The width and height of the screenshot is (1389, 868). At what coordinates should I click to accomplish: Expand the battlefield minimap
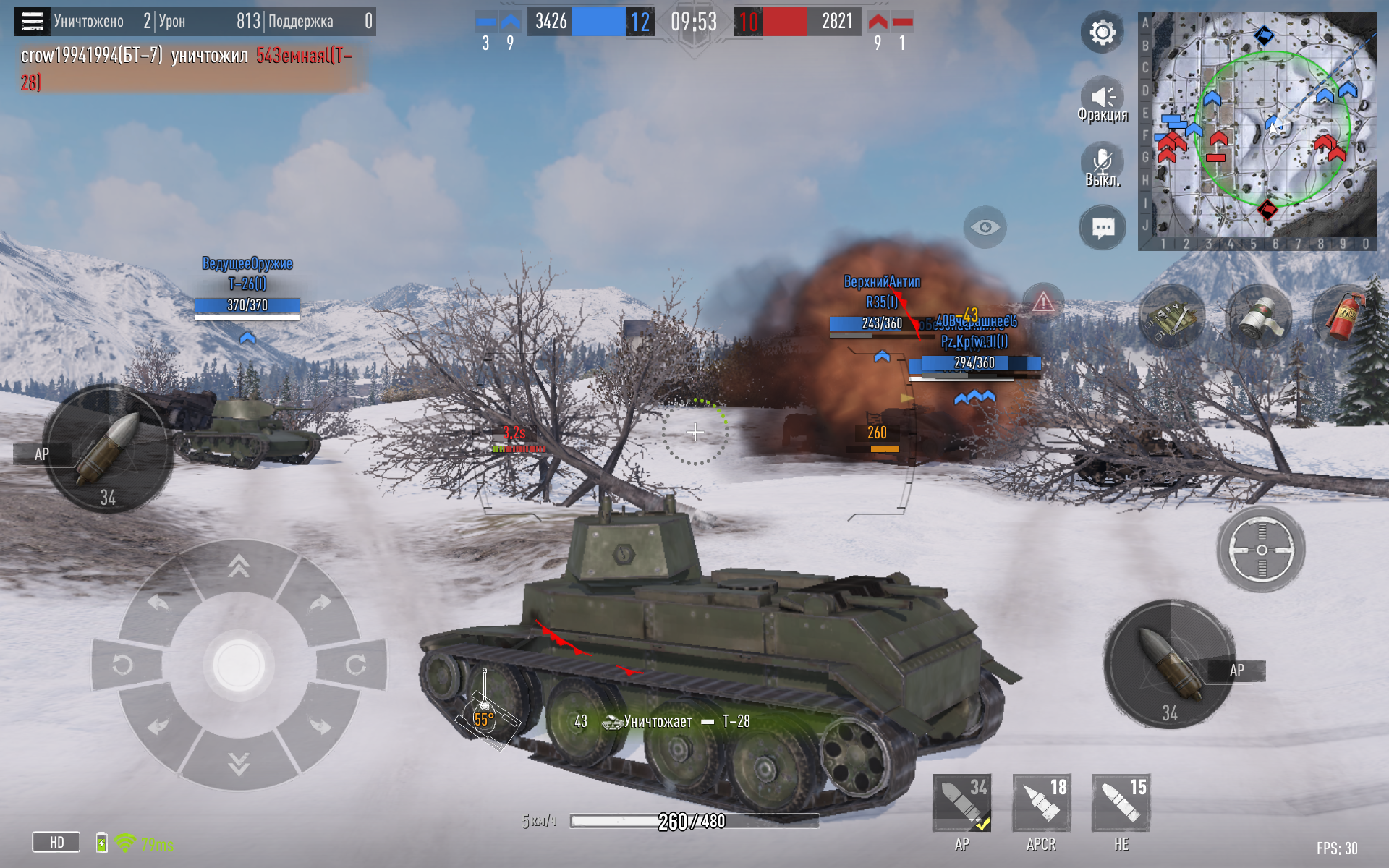pos(1257,131)
